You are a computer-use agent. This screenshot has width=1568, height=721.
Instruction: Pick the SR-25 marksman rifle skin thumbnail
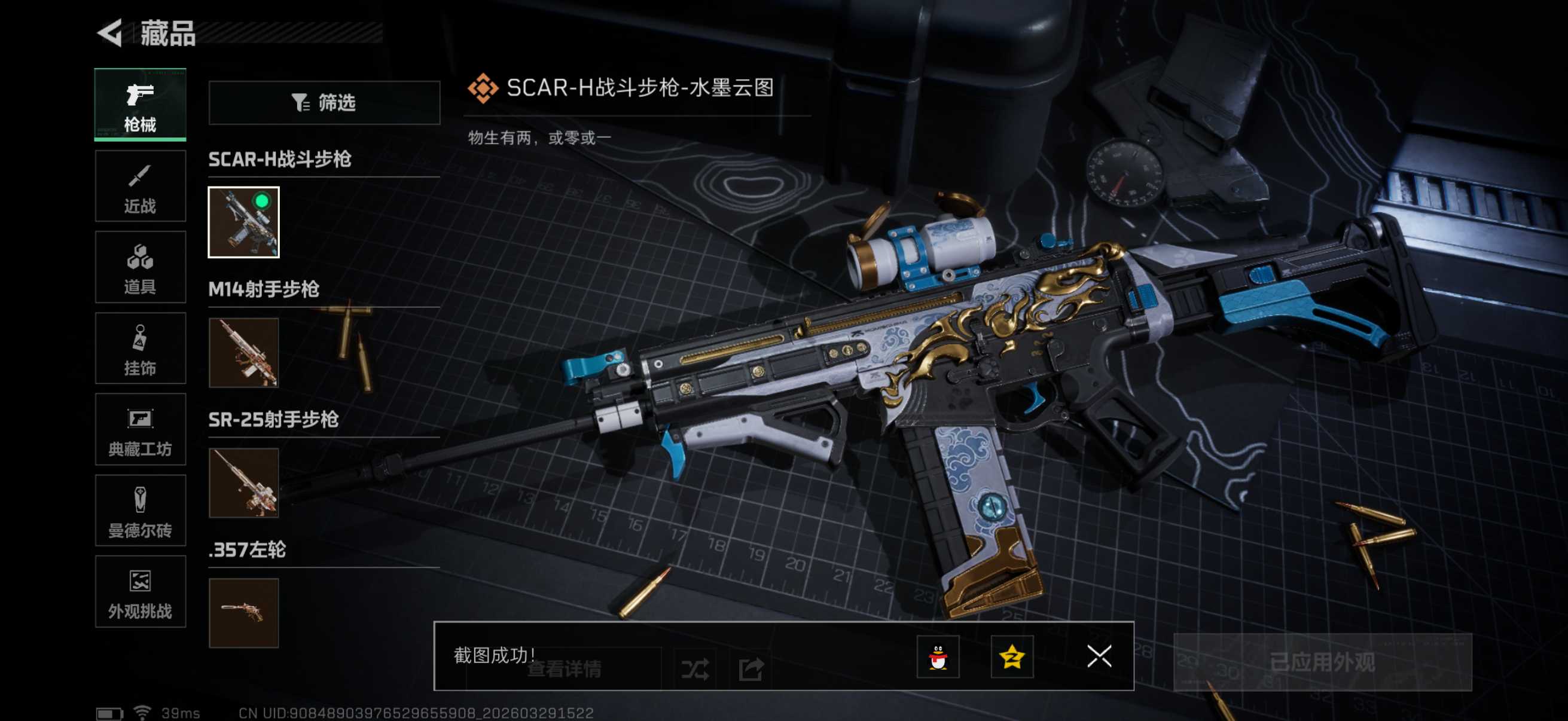tap(243, 482)
